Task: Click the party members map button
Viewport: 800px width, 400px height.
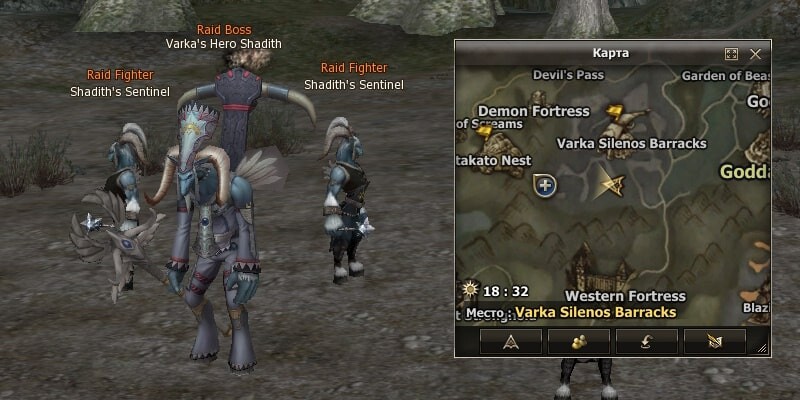Action: coord(579,342)
